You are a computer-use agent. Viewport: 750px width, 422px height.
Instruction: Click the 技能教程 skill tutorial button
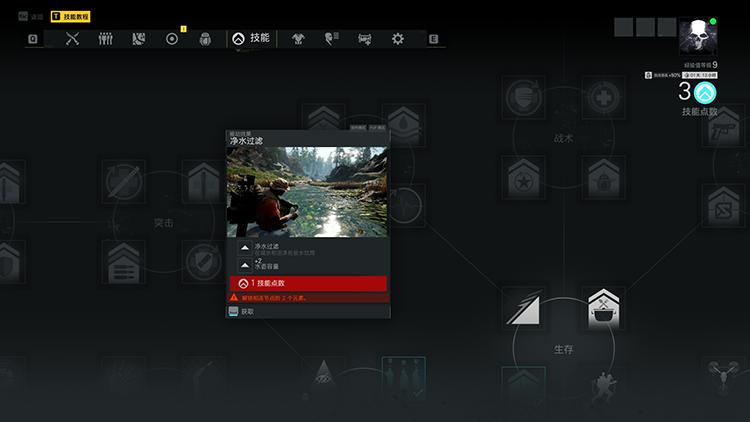[x=71, y=17]
